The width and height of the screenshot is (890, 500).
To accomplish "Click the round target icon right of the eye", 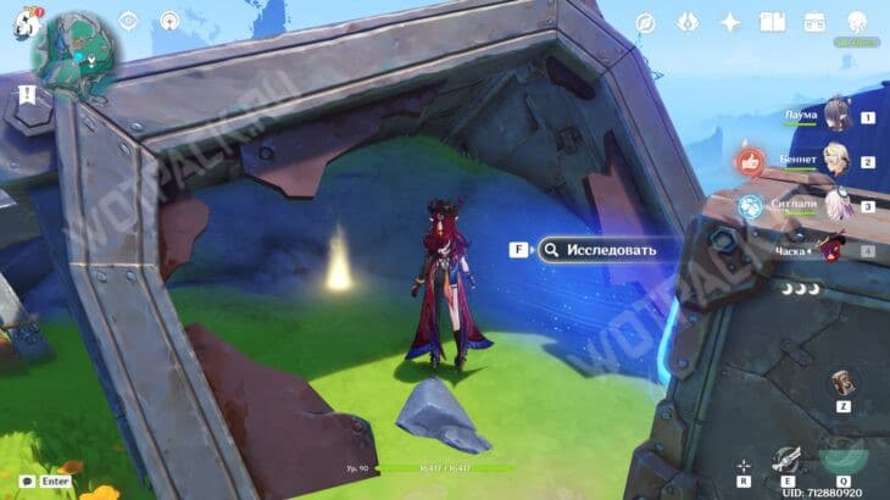I will click(169, 20).
